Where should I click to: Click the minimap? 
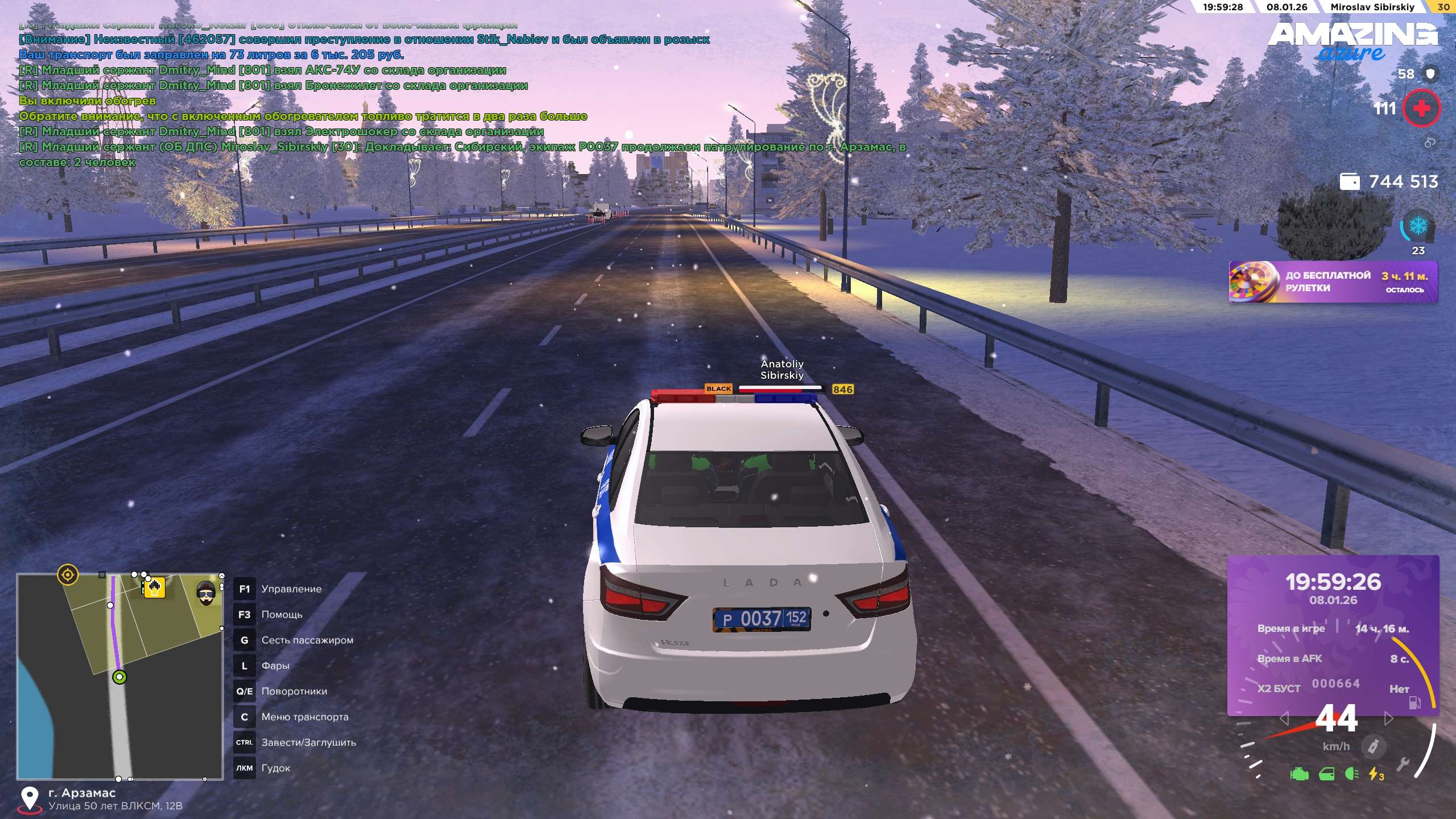coord(120,676)
